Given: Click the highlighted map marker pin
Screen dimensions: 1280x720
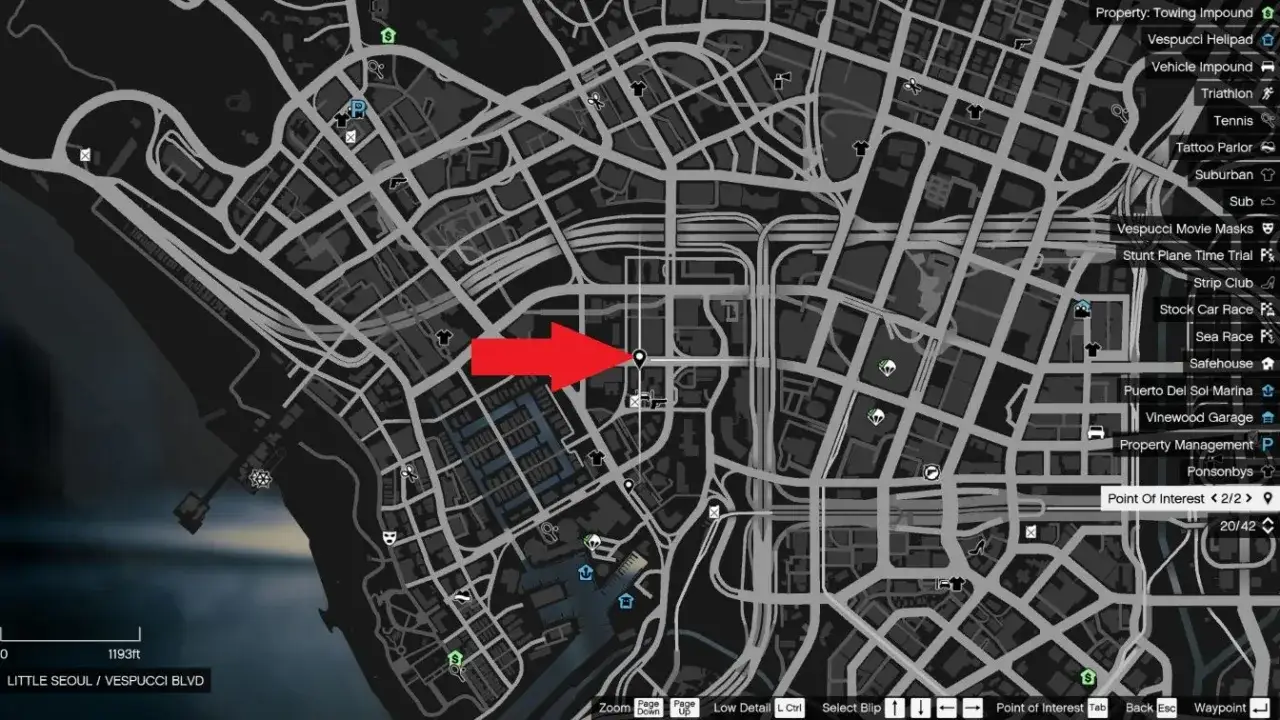Looking at the screenshot, I should tap(640, 358).
